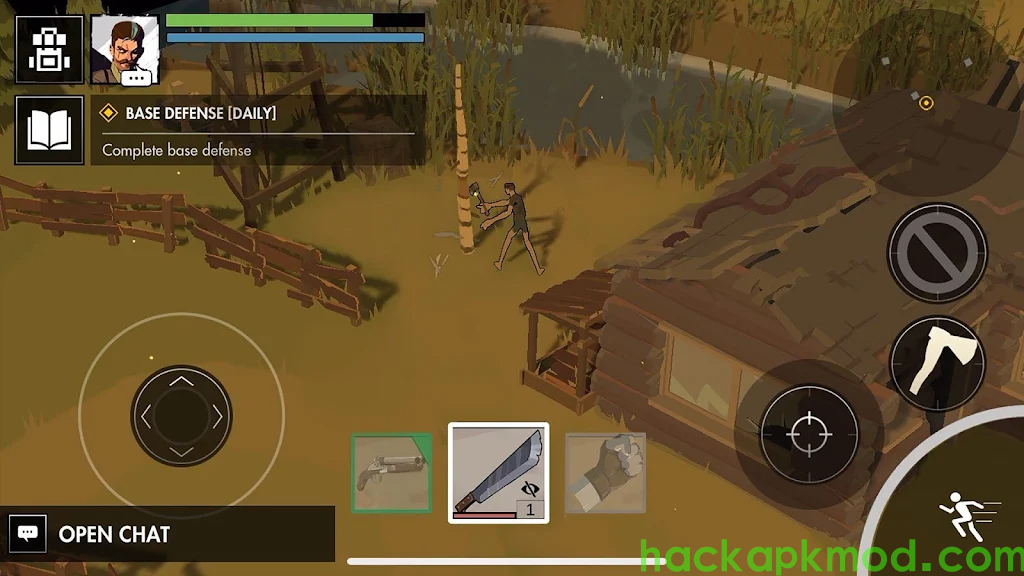1024x576 pixels.
Task: Open the circular minimap
Action: click(926, 103)
